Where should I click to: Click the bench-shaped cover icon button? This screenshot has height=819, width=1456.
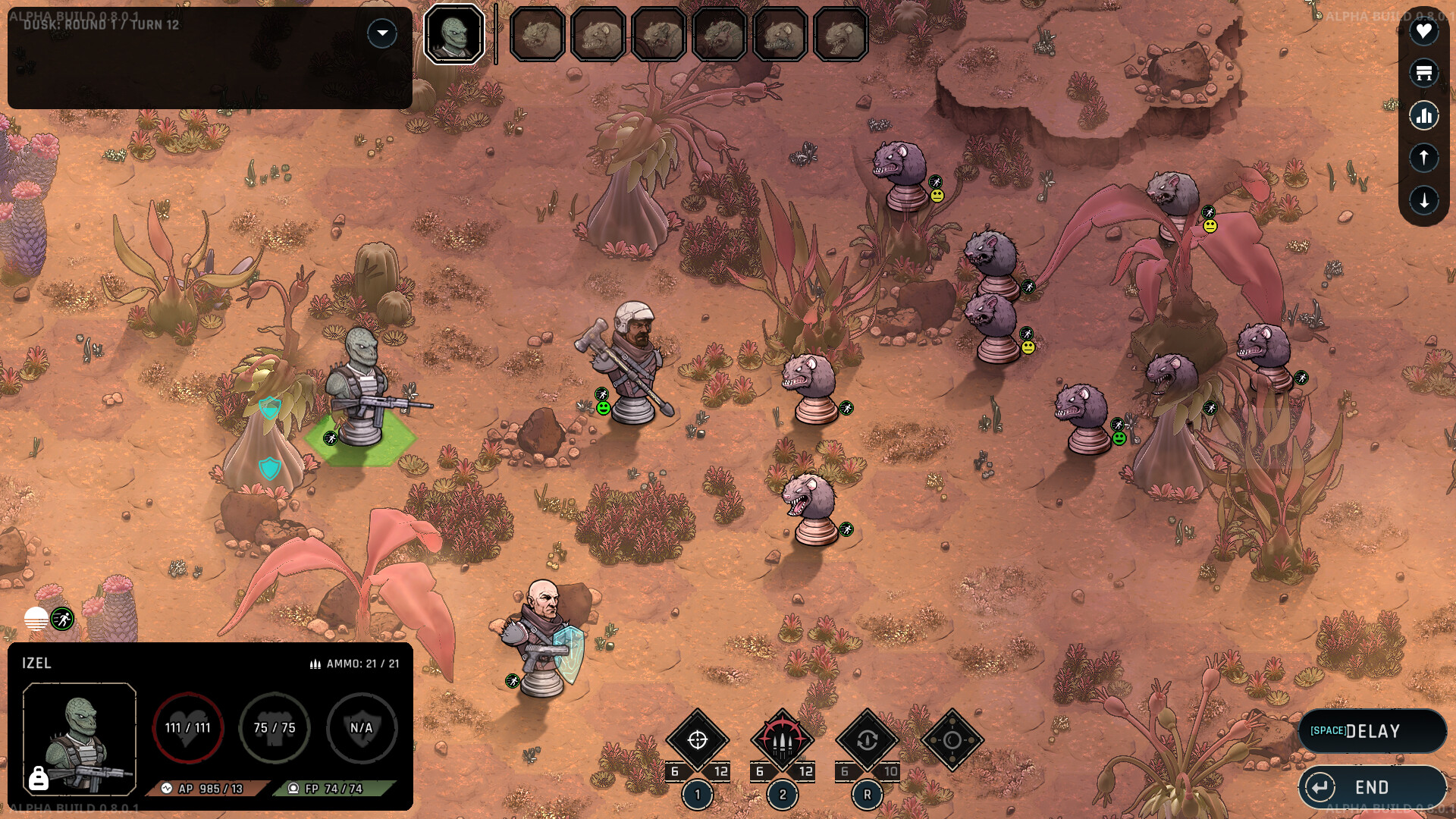(x=1423, y=74)
